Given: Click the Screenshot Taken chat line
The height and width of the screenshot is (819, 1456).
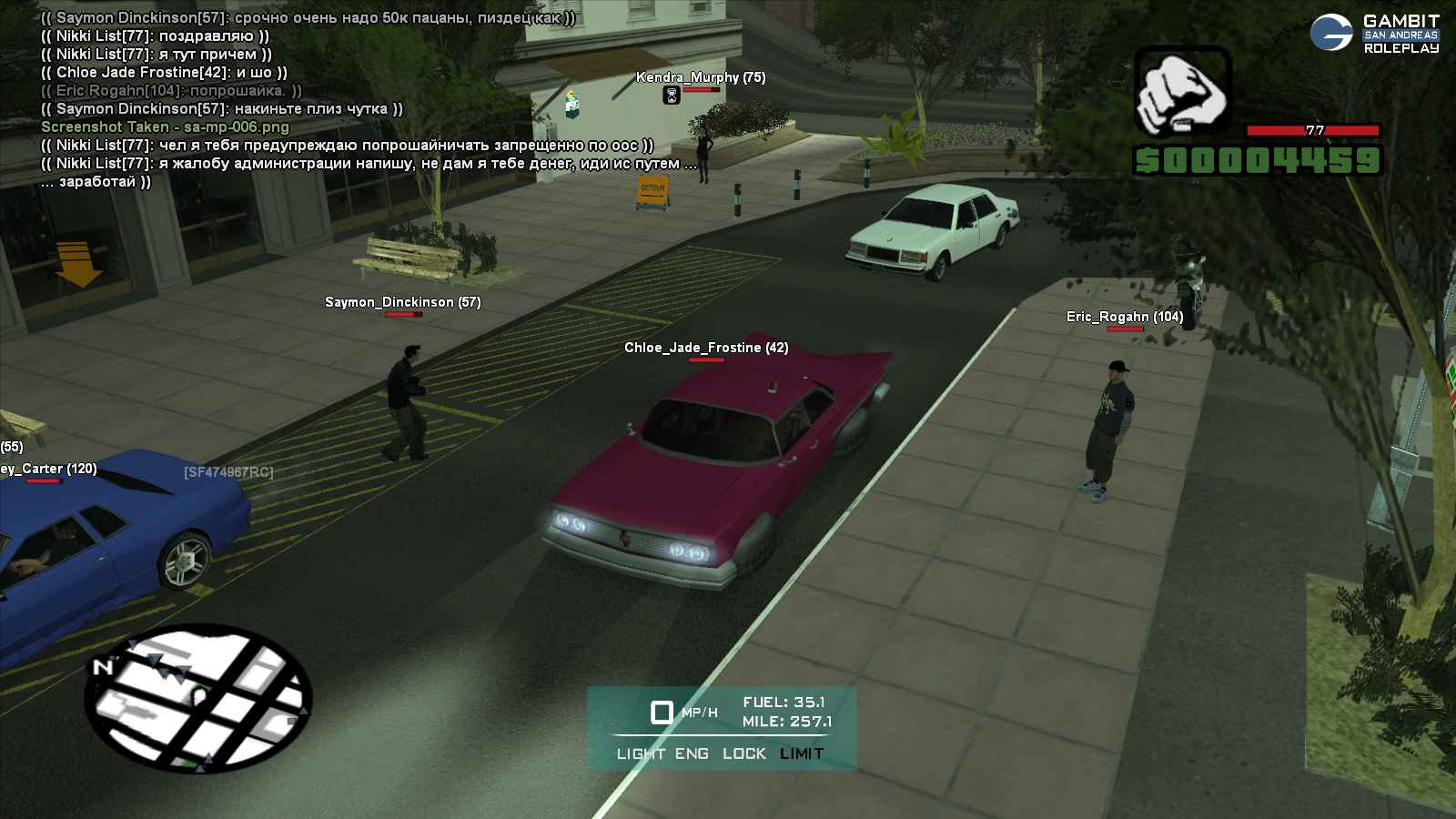Looking at the screenshot, I should [x=165, y=127].
